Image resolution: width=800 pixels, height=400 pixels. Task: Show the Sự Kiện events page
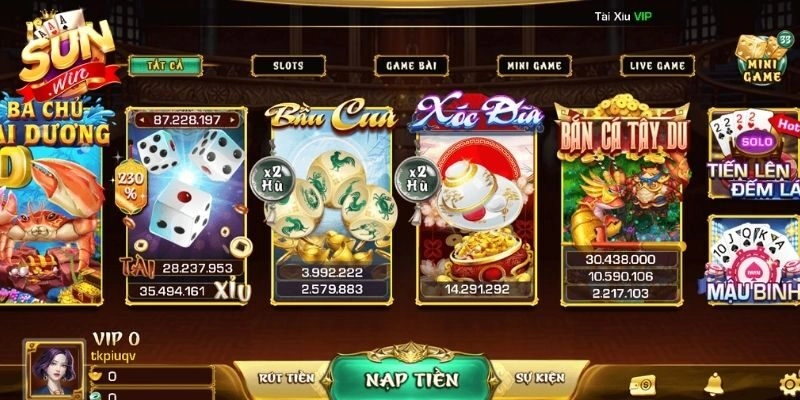540,378
